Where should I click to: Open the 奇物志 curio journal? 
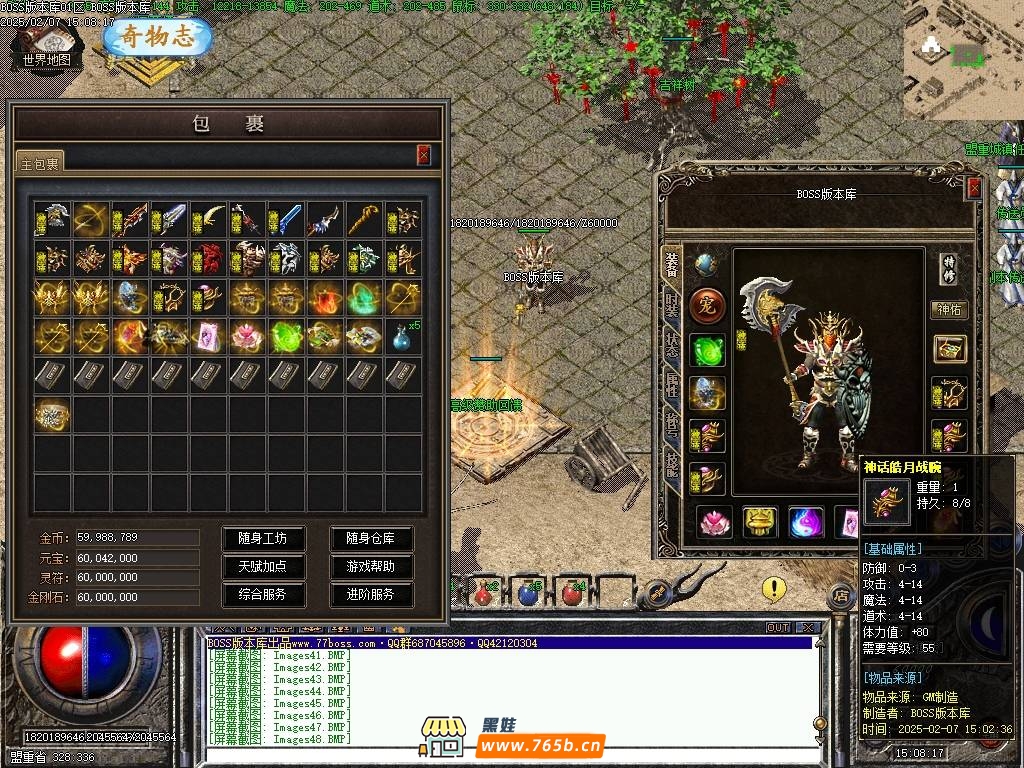click(158, 38)
